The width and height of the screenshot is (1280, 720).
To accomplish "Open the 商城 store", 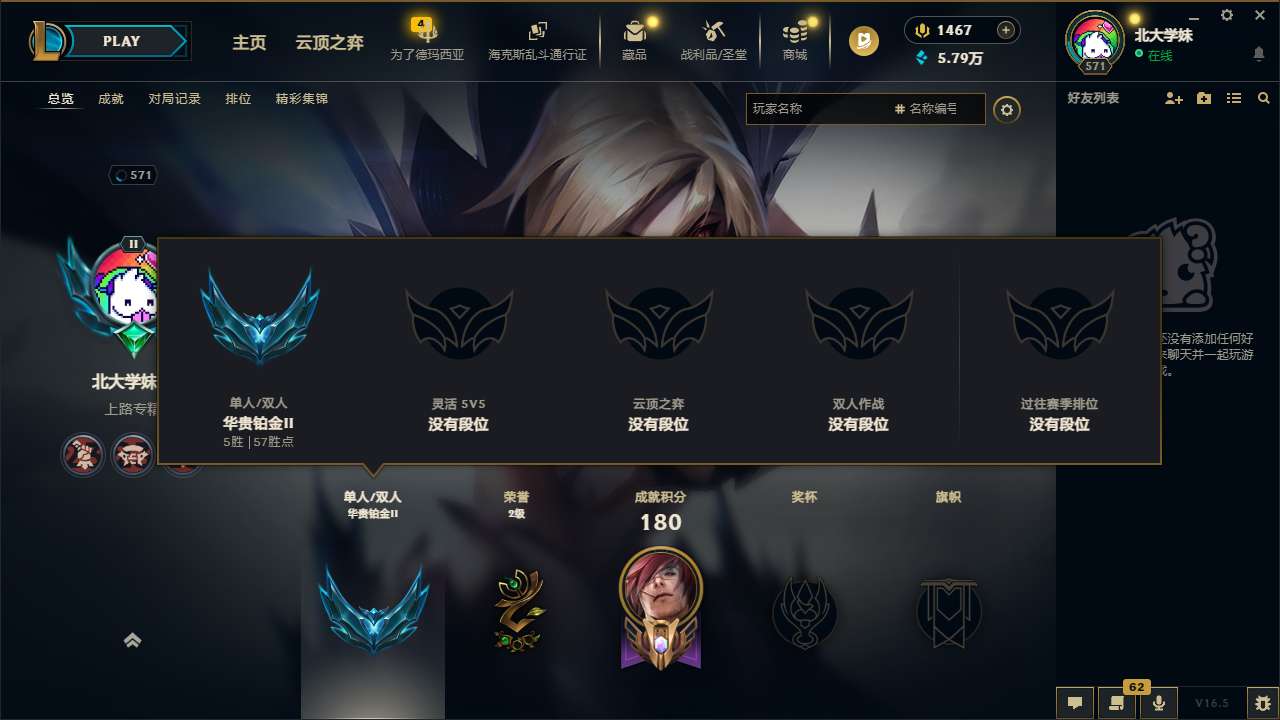I will pos(795,40).
